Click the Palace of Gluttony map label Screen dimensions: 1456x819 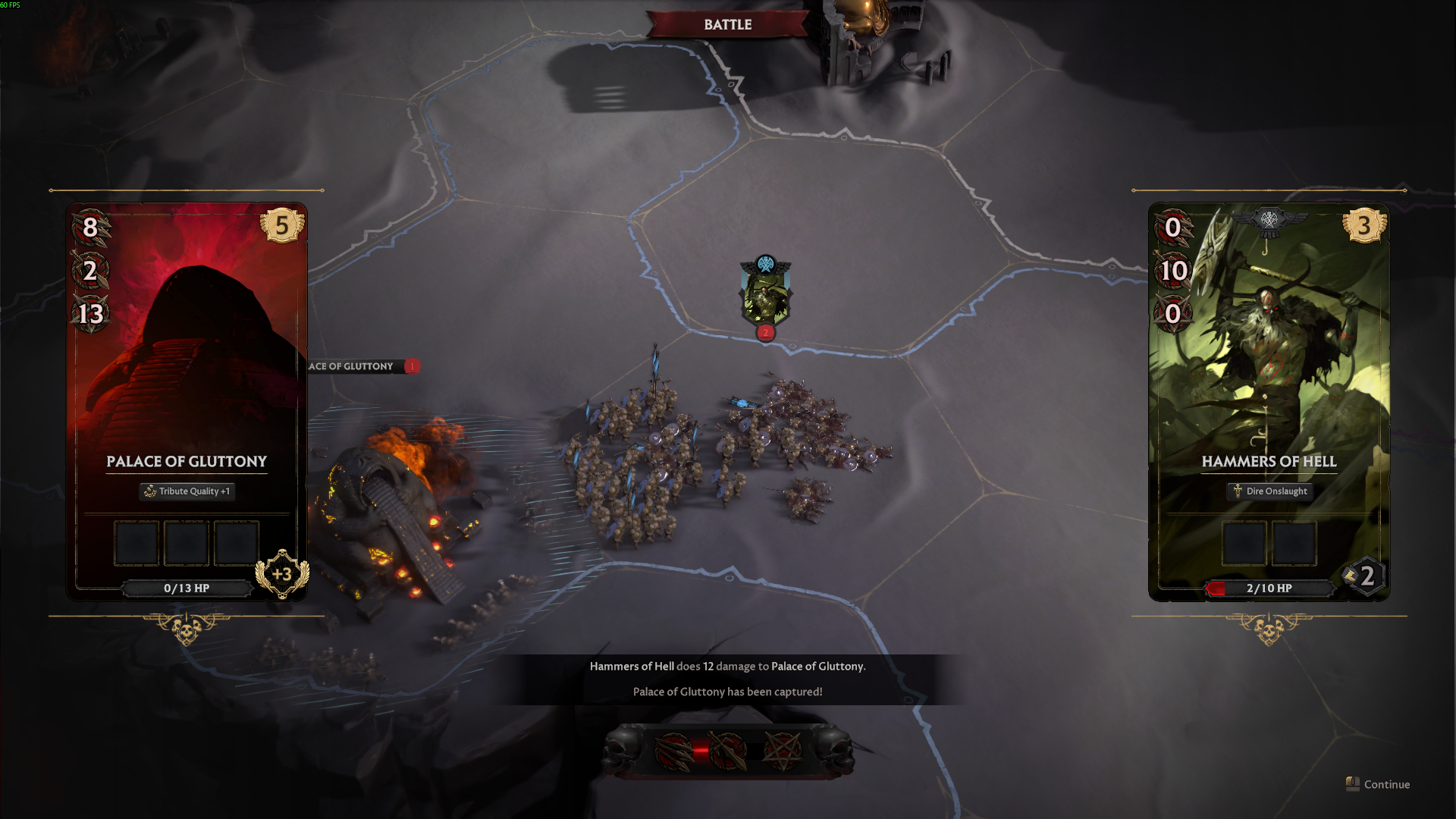[353, 366]
